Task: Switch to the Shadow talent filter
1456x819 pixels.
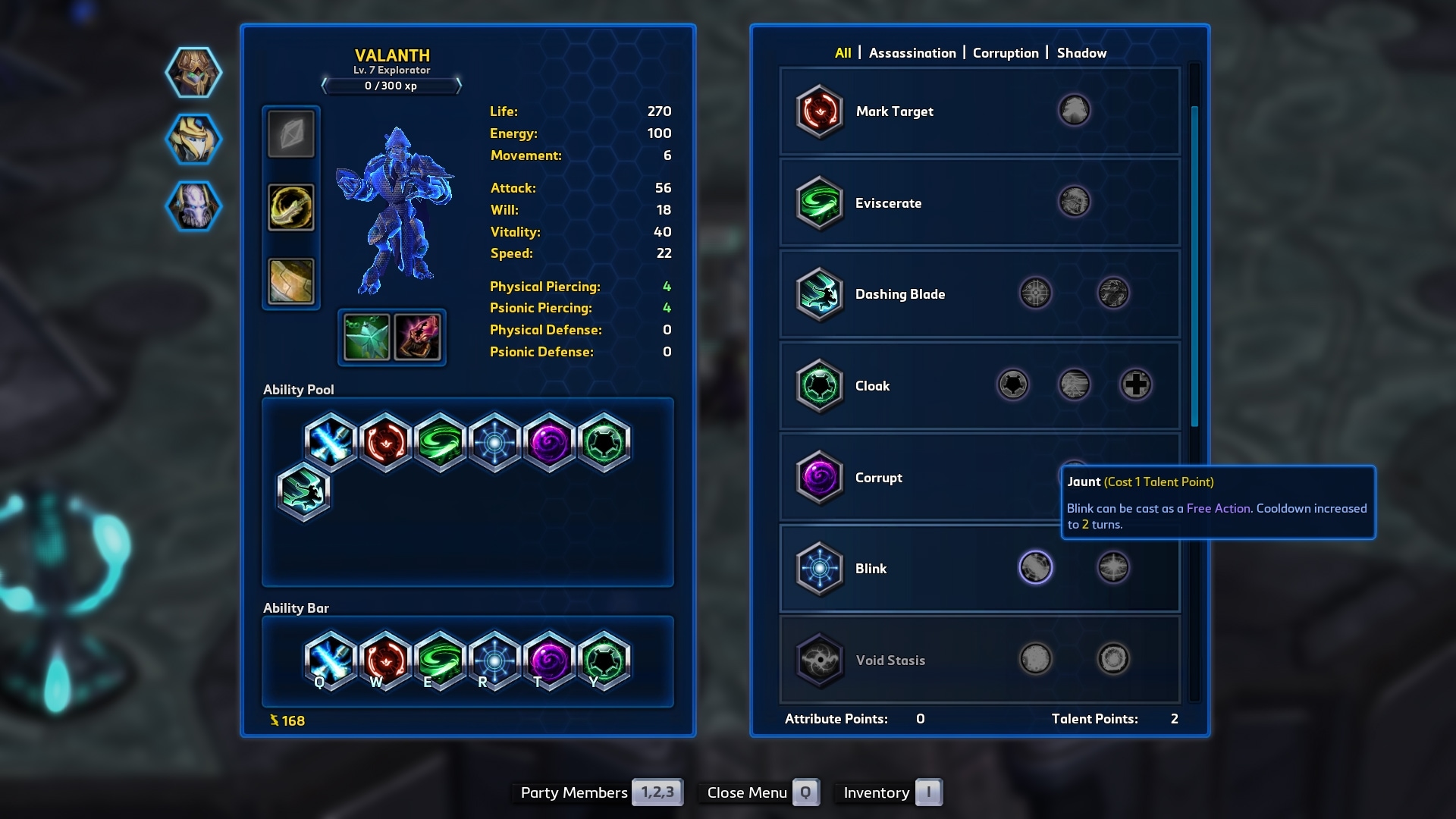Action: click(1083, 53)
